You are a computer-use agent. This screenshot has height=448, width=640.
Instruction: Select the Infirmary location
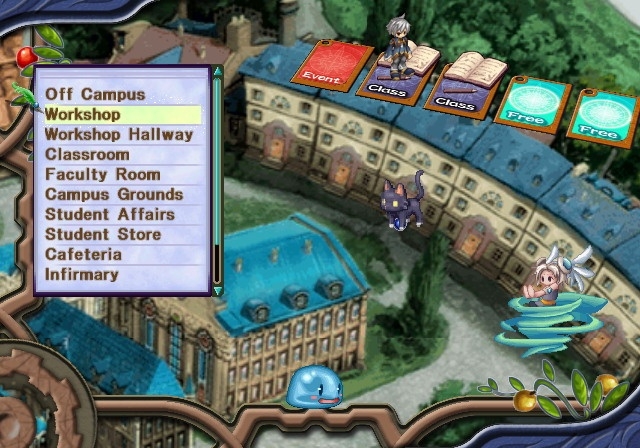click(x=82, y=275)
